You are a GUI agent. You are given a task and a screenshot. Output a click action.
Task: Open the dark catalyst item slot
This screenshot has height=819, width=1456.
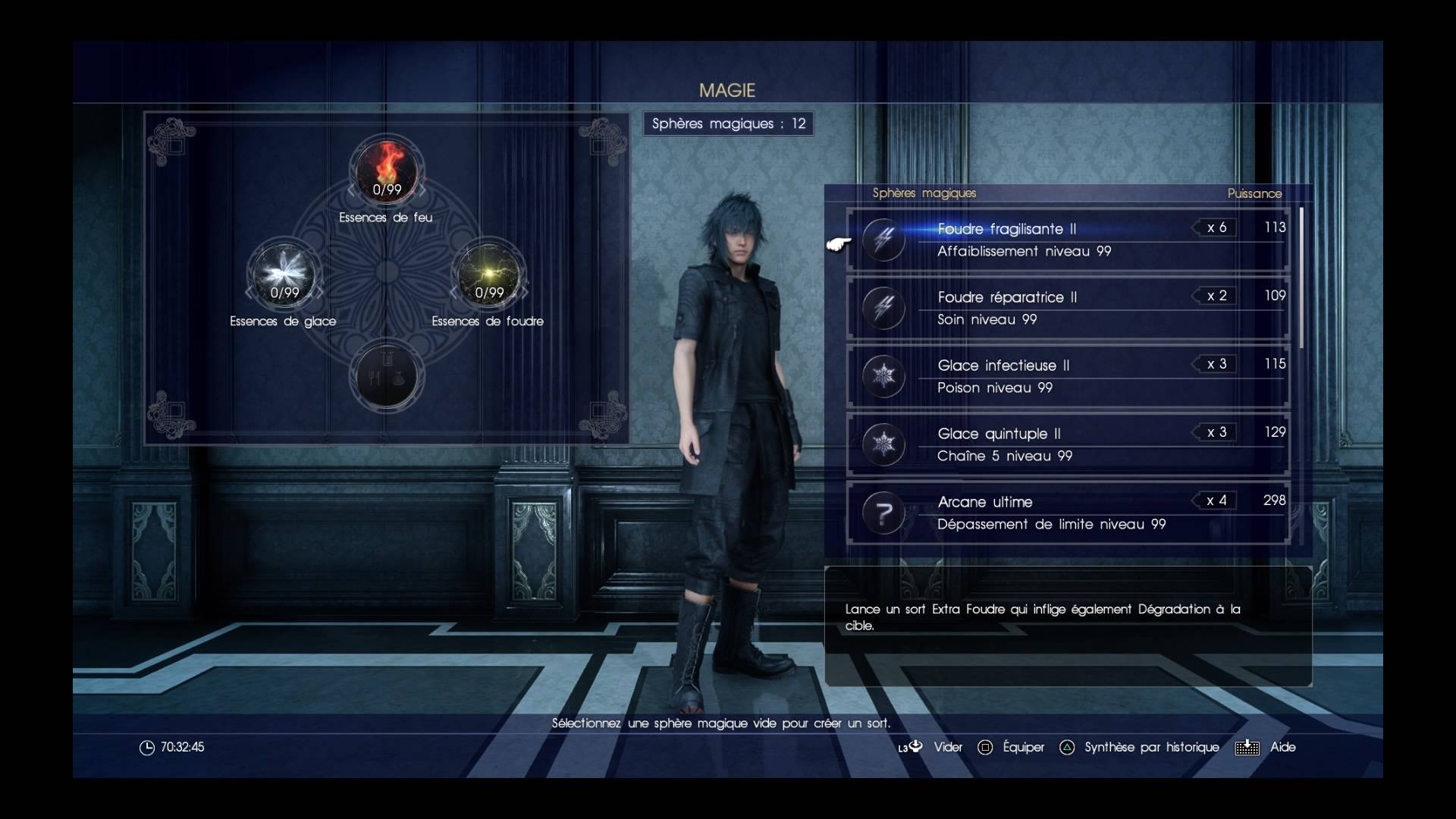click(x=387, y=376)
